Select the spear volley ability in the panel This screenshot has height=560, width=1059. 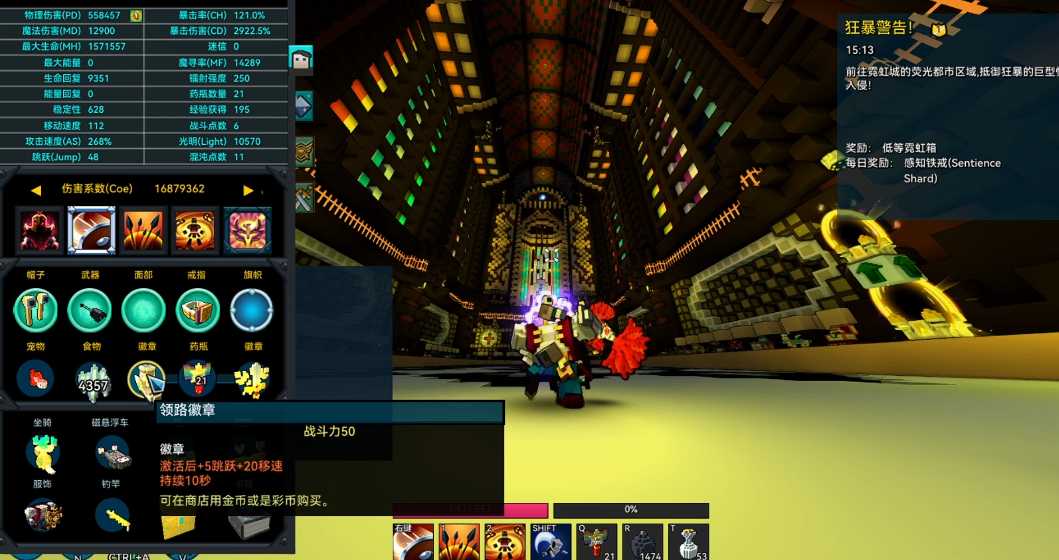143,231
